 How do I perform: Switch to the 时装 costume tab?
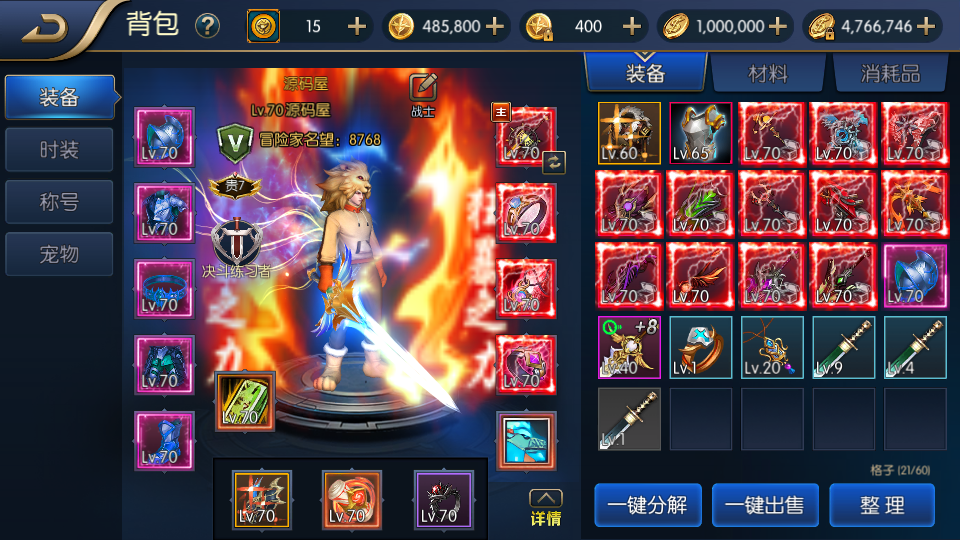[x=59, y=150]
